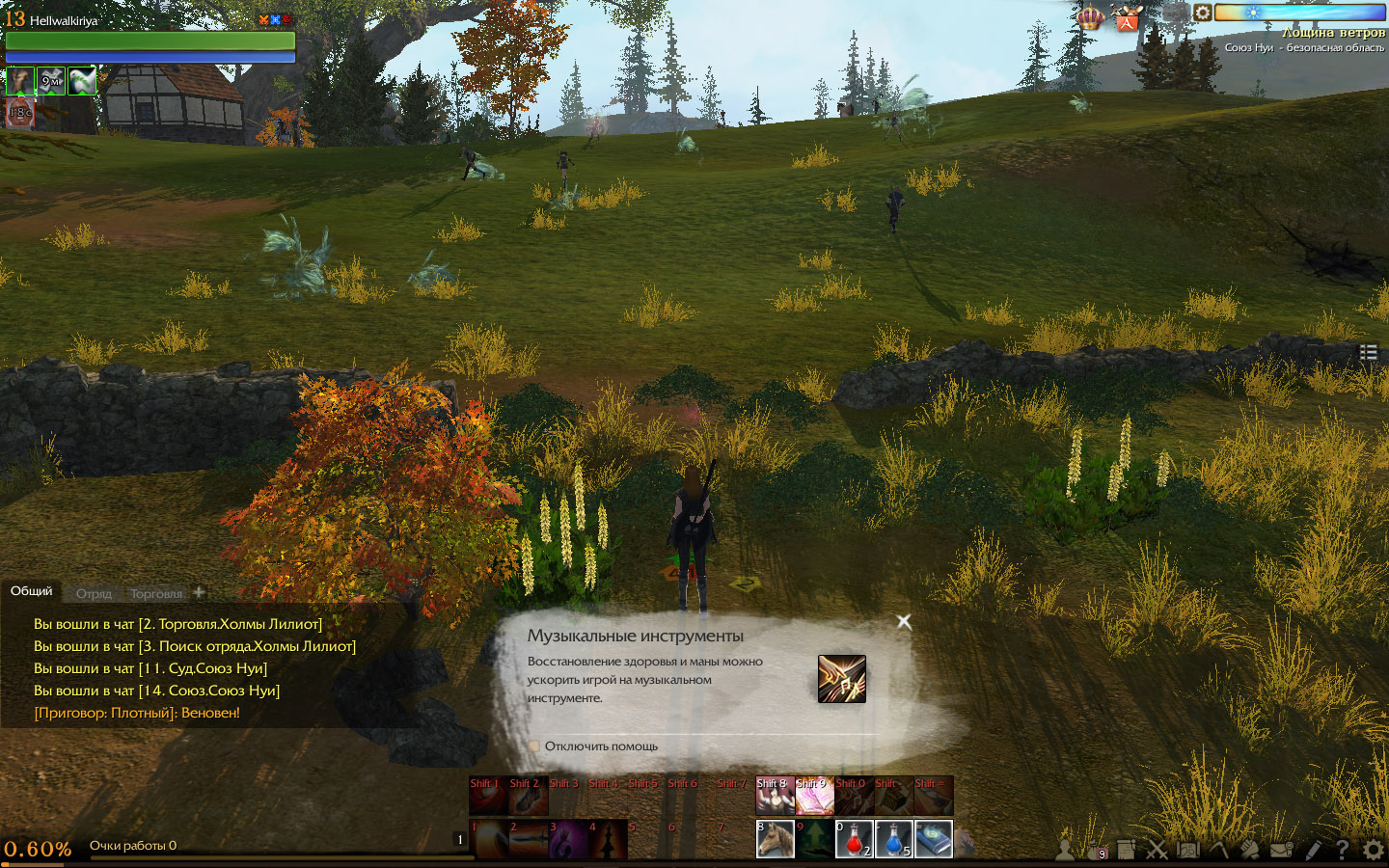This screenshot has height=868, width=1389.
Task: Open the Торговля chat tab
Action: [155, 594]
